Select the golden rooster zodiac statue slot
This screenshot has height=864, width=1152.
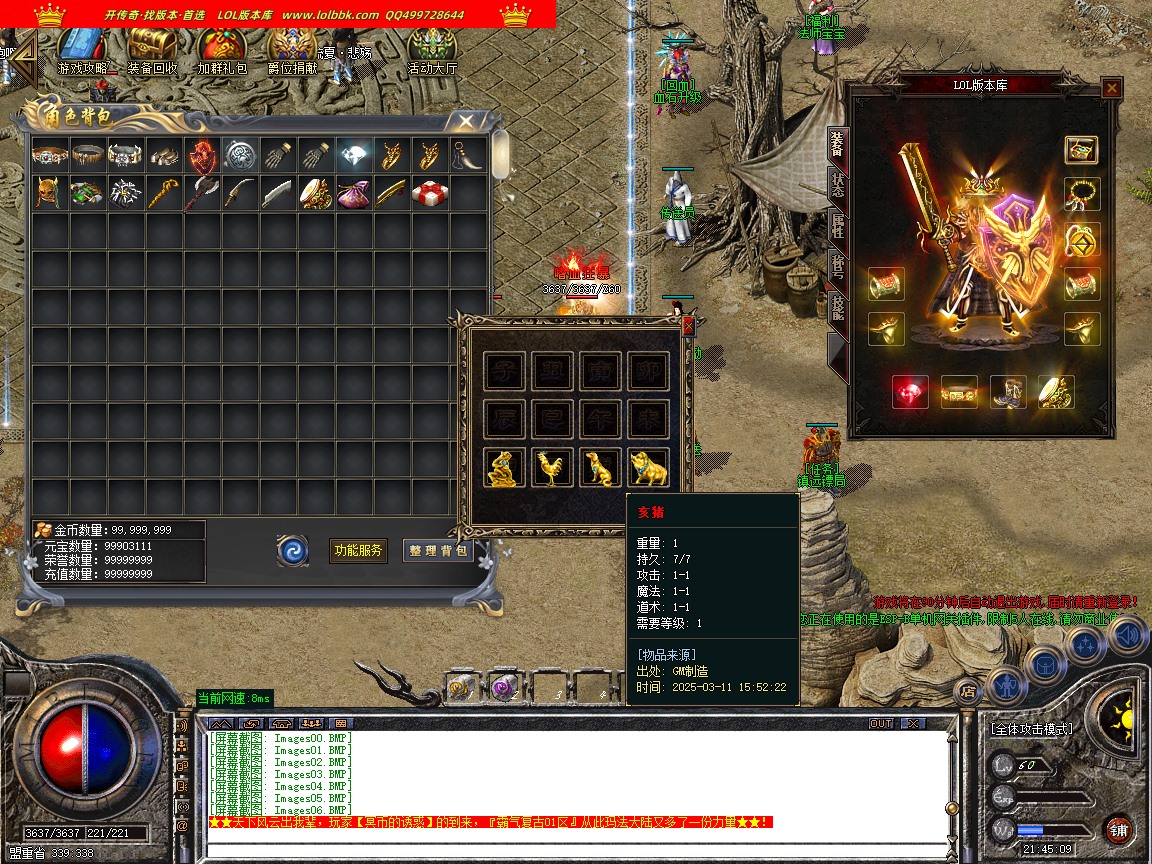coord(551,468)
